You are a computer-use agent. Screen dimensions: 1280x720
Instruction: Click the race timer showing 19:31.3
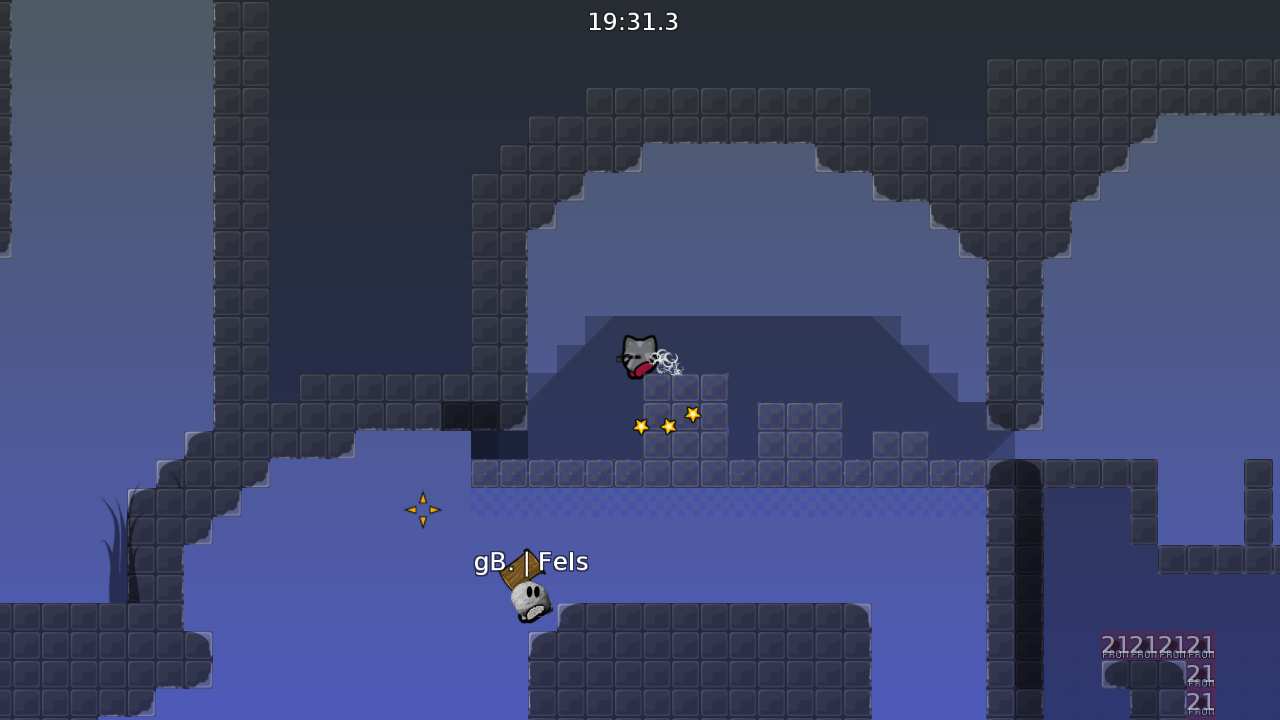pos(634,22)
